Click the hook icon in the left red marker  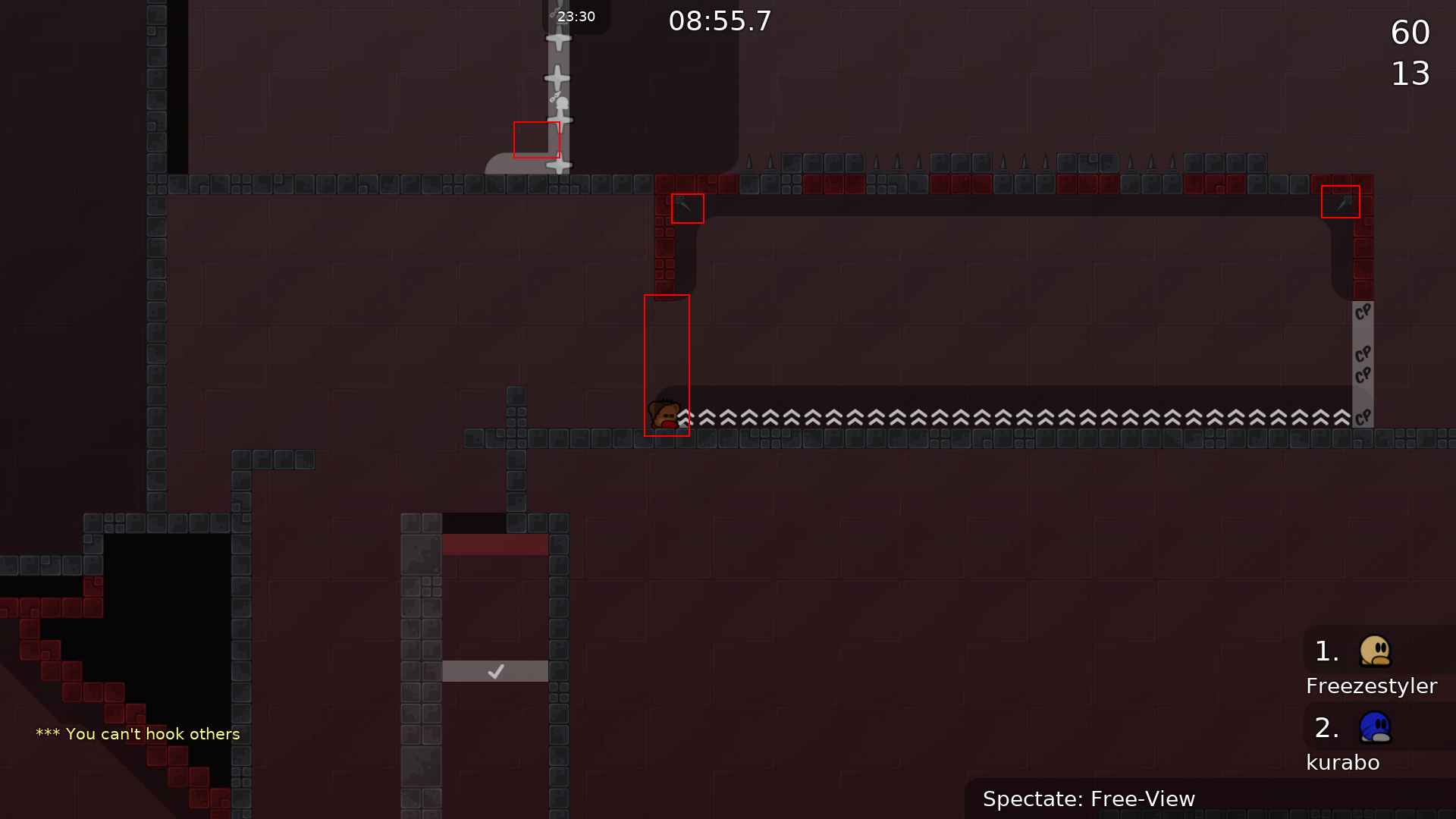coord(686,207)
